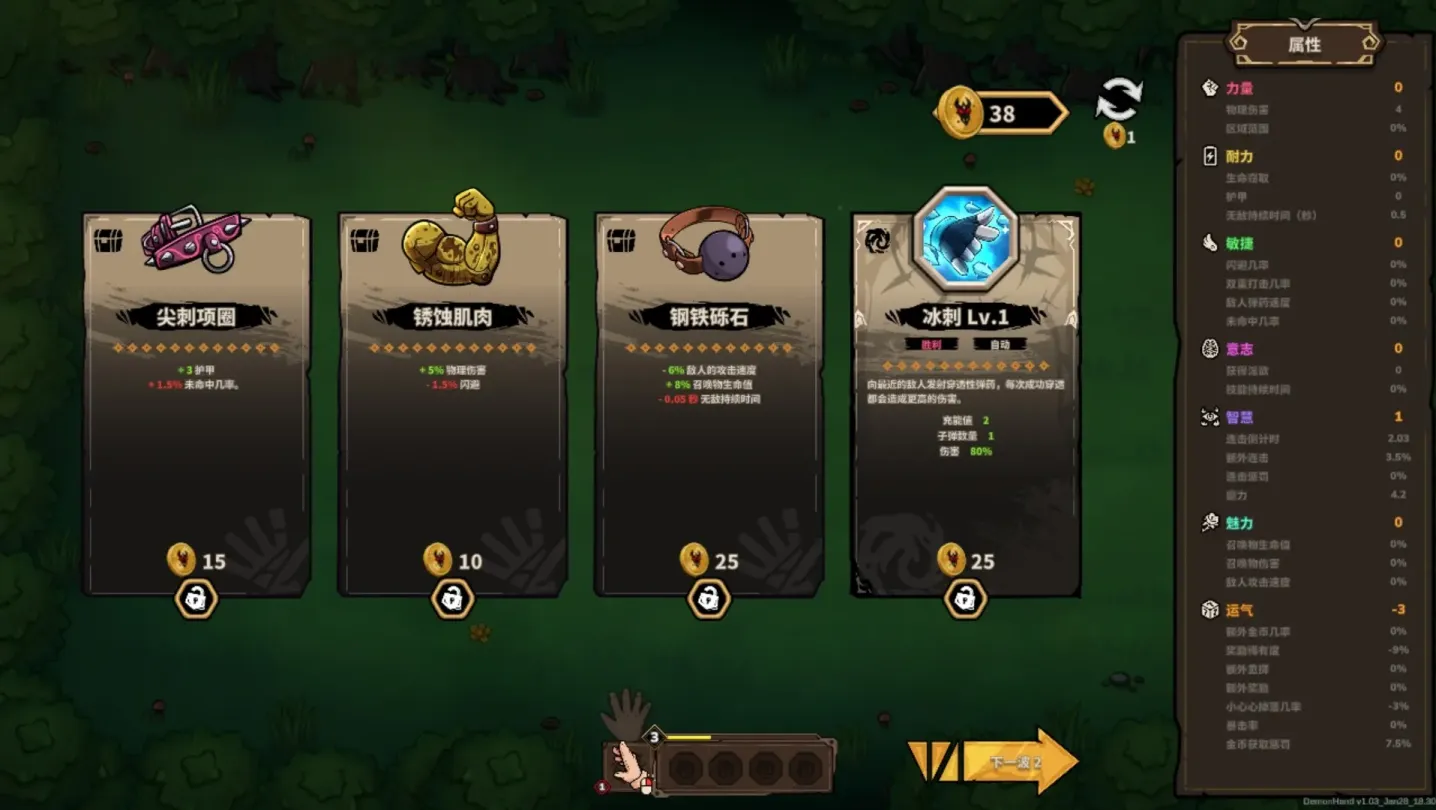Start the next wave with the arrow button
1436x810 pixels.
[x=1015, y=762]
